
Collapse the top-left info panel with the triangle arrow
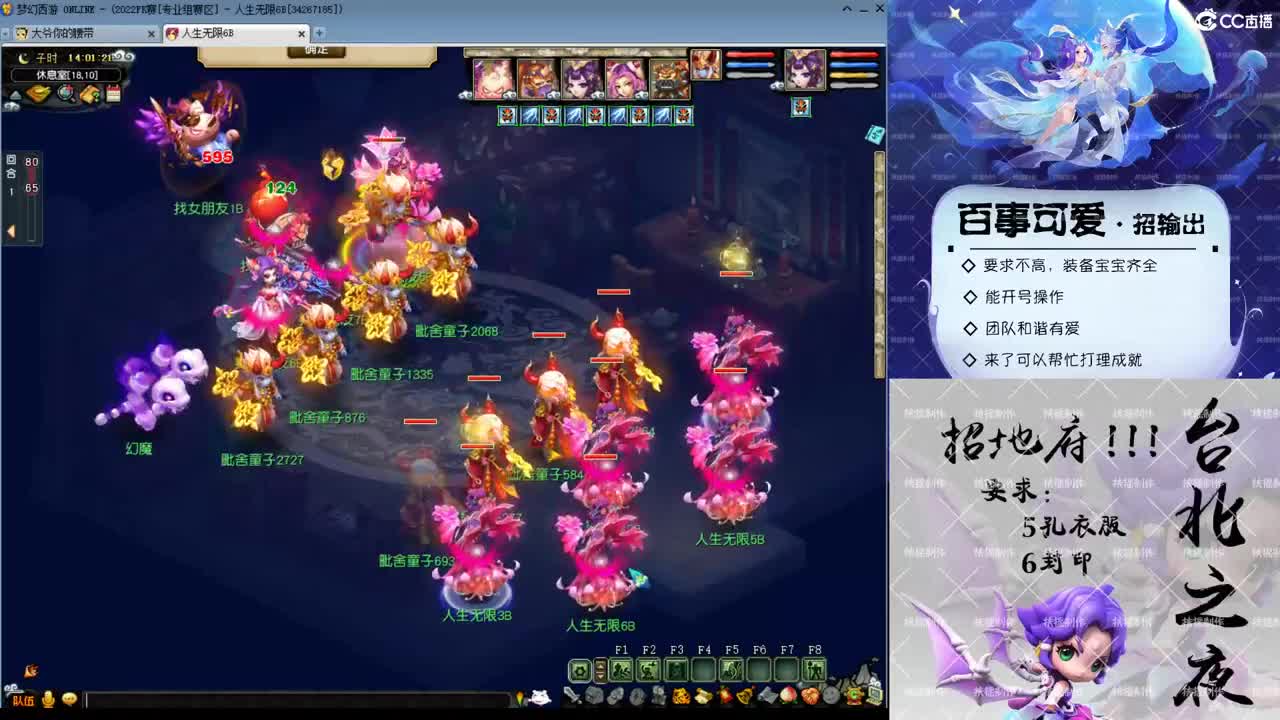14,94
